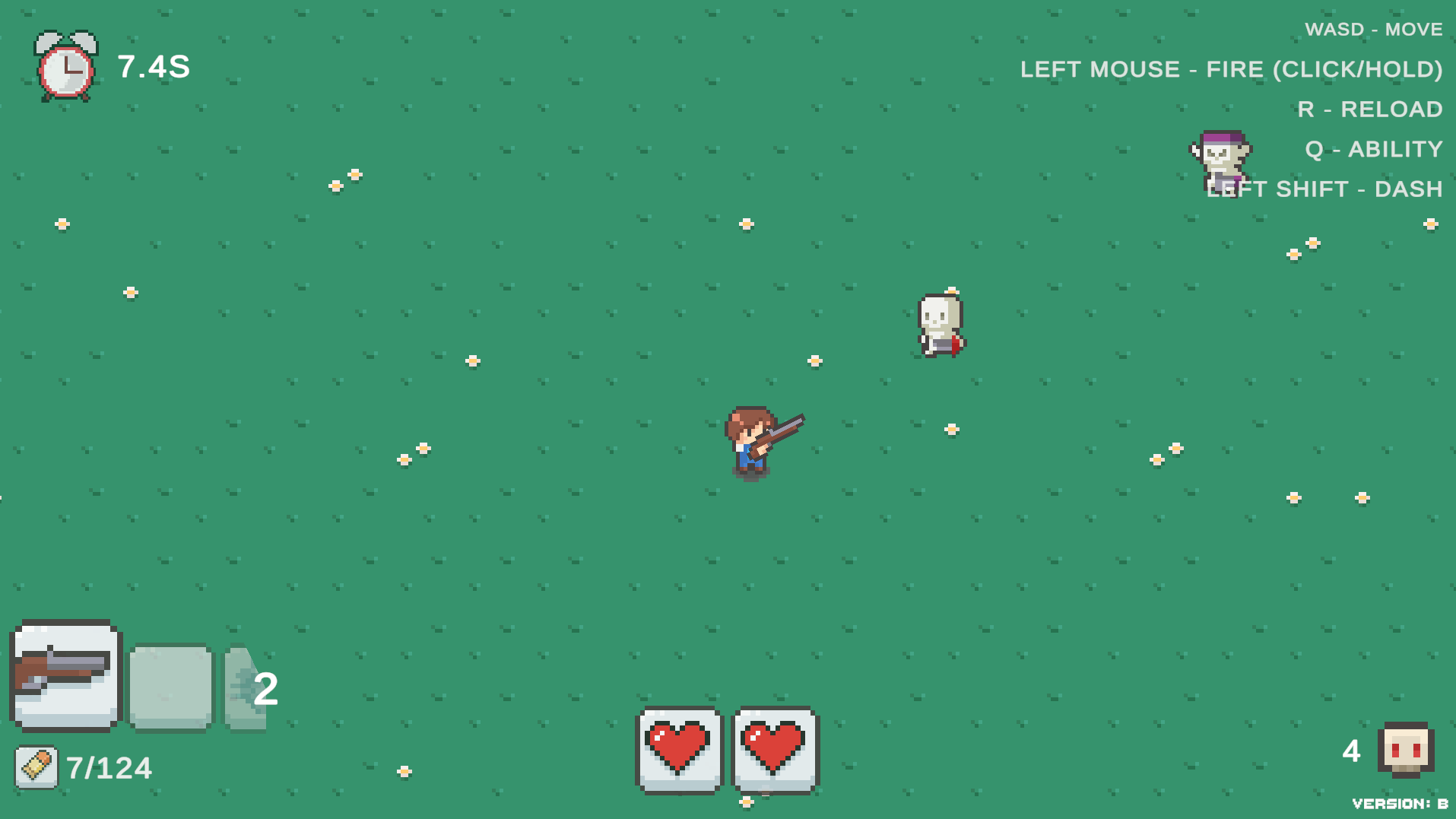Image resolution: width=1456 pixels, height=819 pixels.
Task: Click the R - RELOAD instruction text
Action: (1369, 110)
